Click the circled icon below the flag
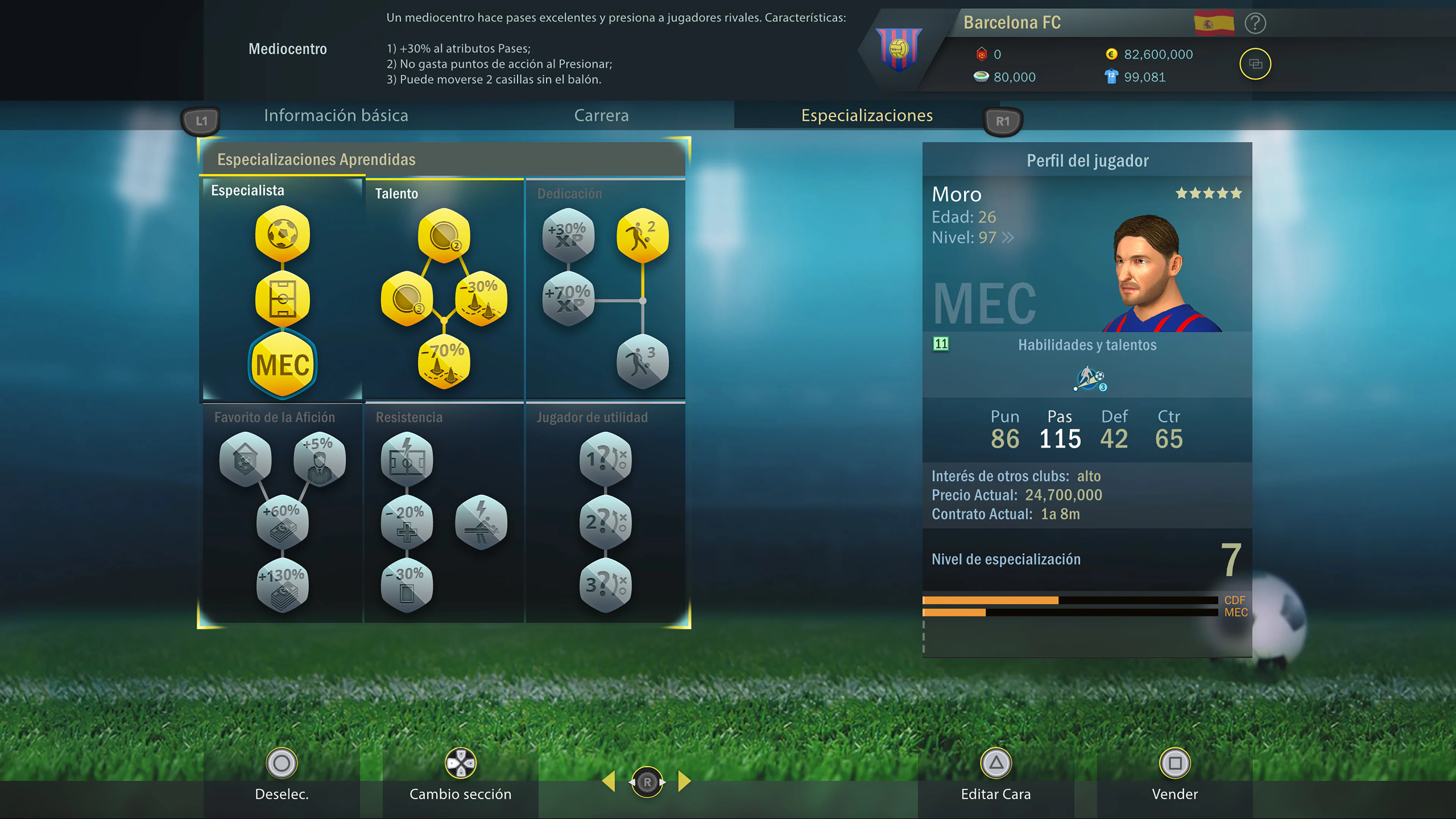Image resolution: width=1456 pixels, height=819 pixels. (x=1257, y=64)
